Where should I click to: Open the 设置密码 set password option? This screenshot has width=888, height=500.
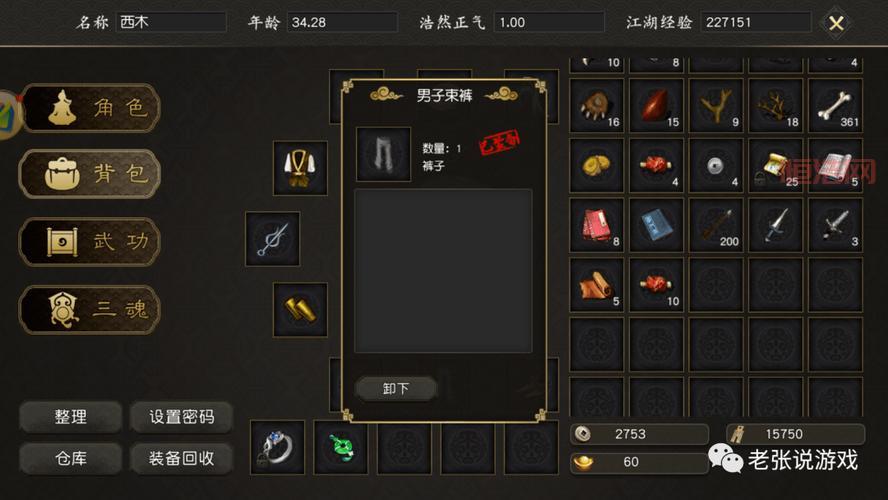tap(181, 417)
